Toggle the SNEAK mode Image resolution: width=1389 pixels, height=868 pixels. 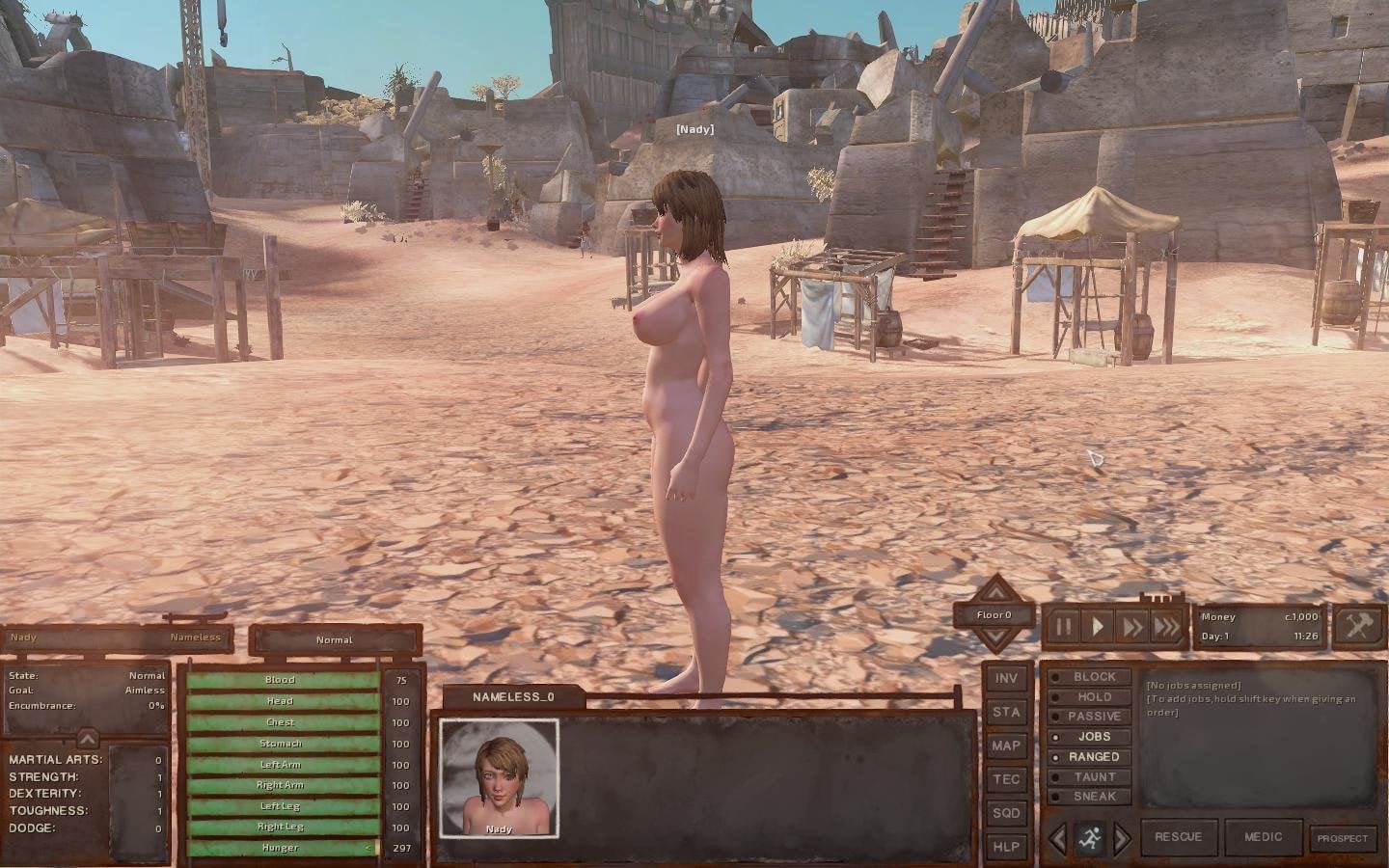coord(1093,797)
